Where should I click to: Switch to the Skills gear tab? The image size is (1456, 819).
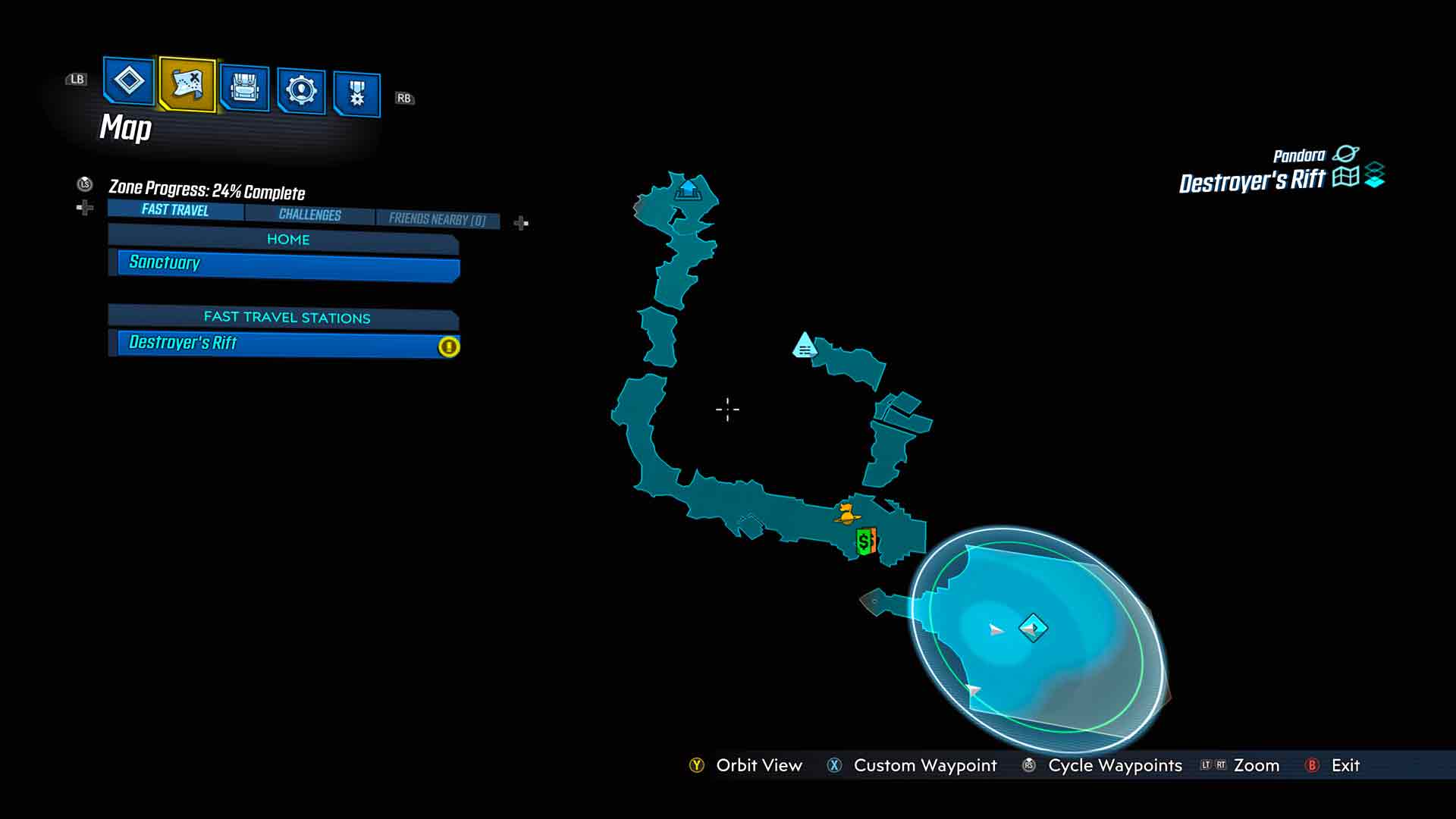301,91
